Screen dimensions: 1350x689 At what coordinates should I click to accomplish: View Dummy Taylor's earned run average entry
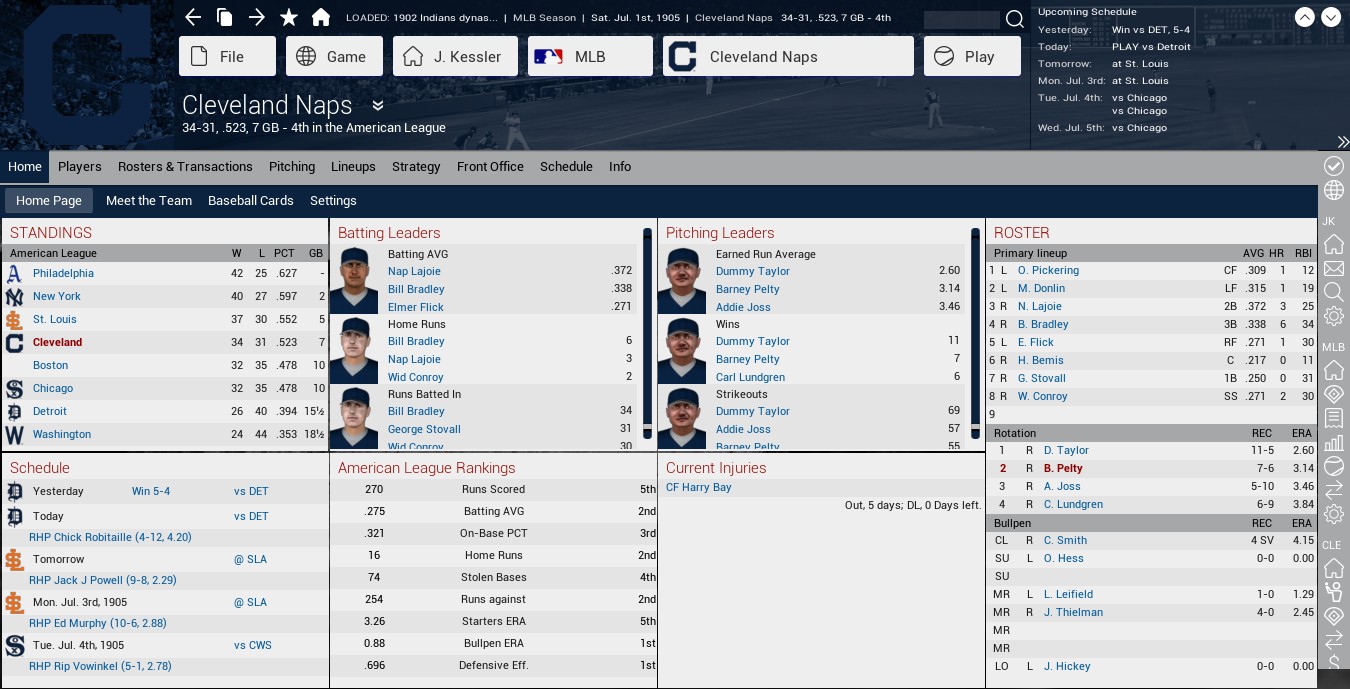point(752,271)
